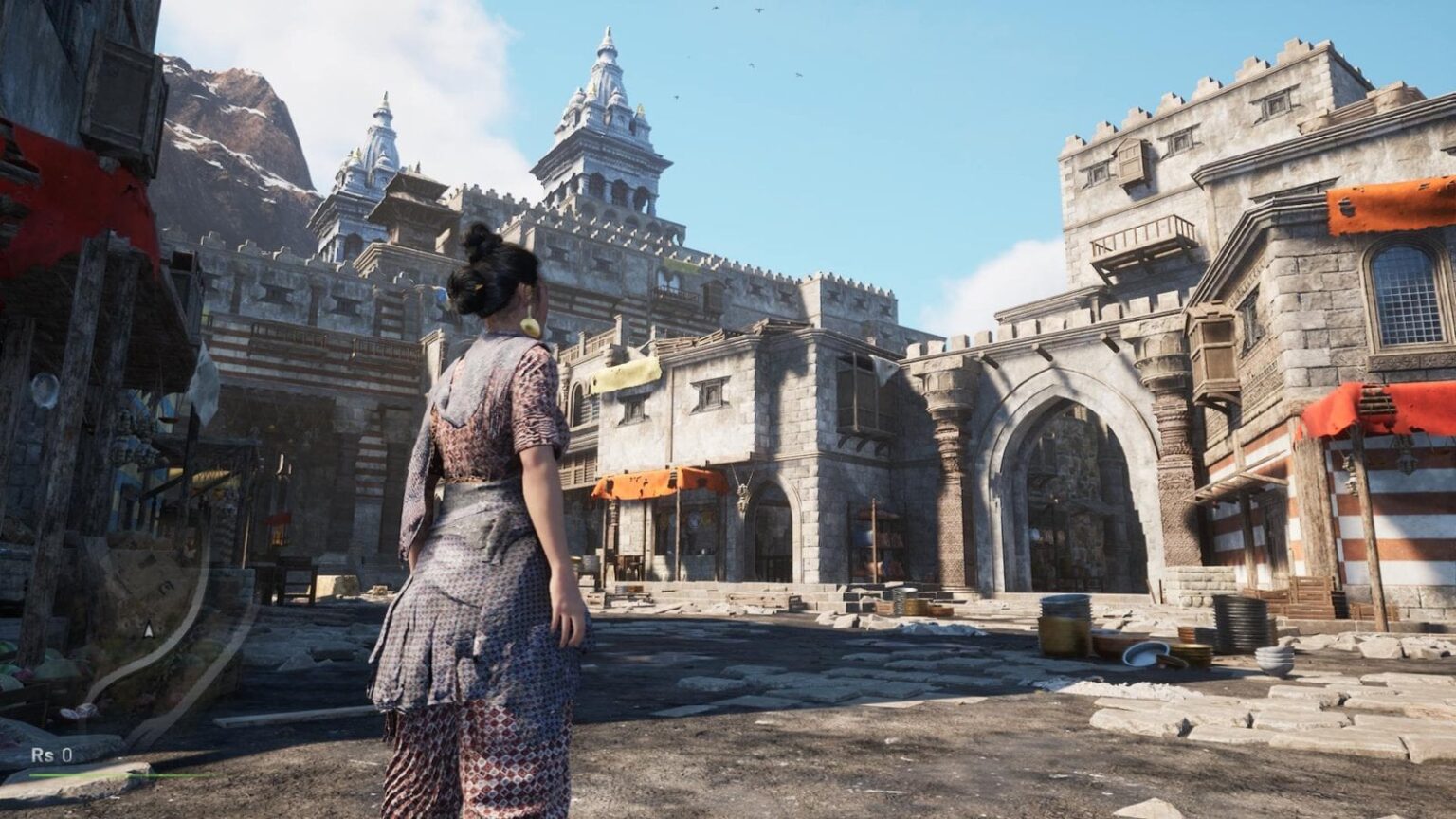
Task: Select the player arrow marker on the minimap
Action: (x=148, y=628)
